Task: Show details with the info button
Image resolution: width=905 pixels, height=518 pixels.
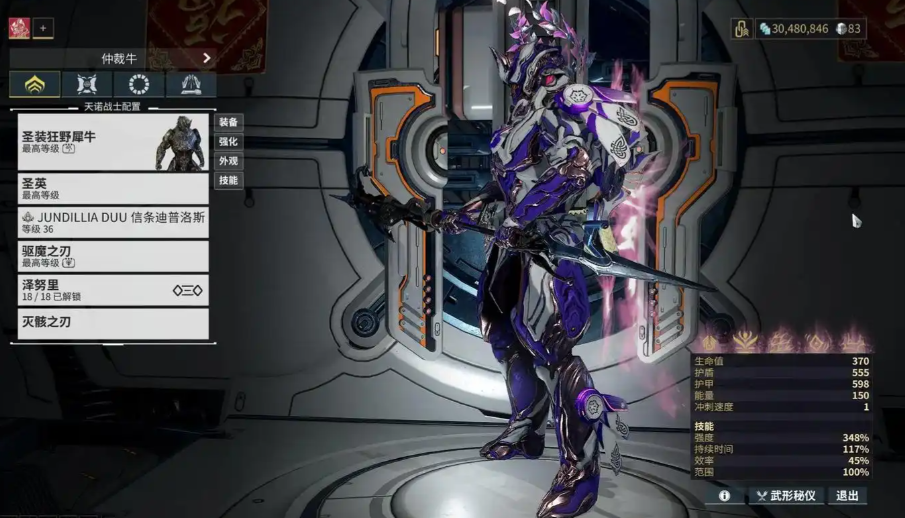Action: 724,496
